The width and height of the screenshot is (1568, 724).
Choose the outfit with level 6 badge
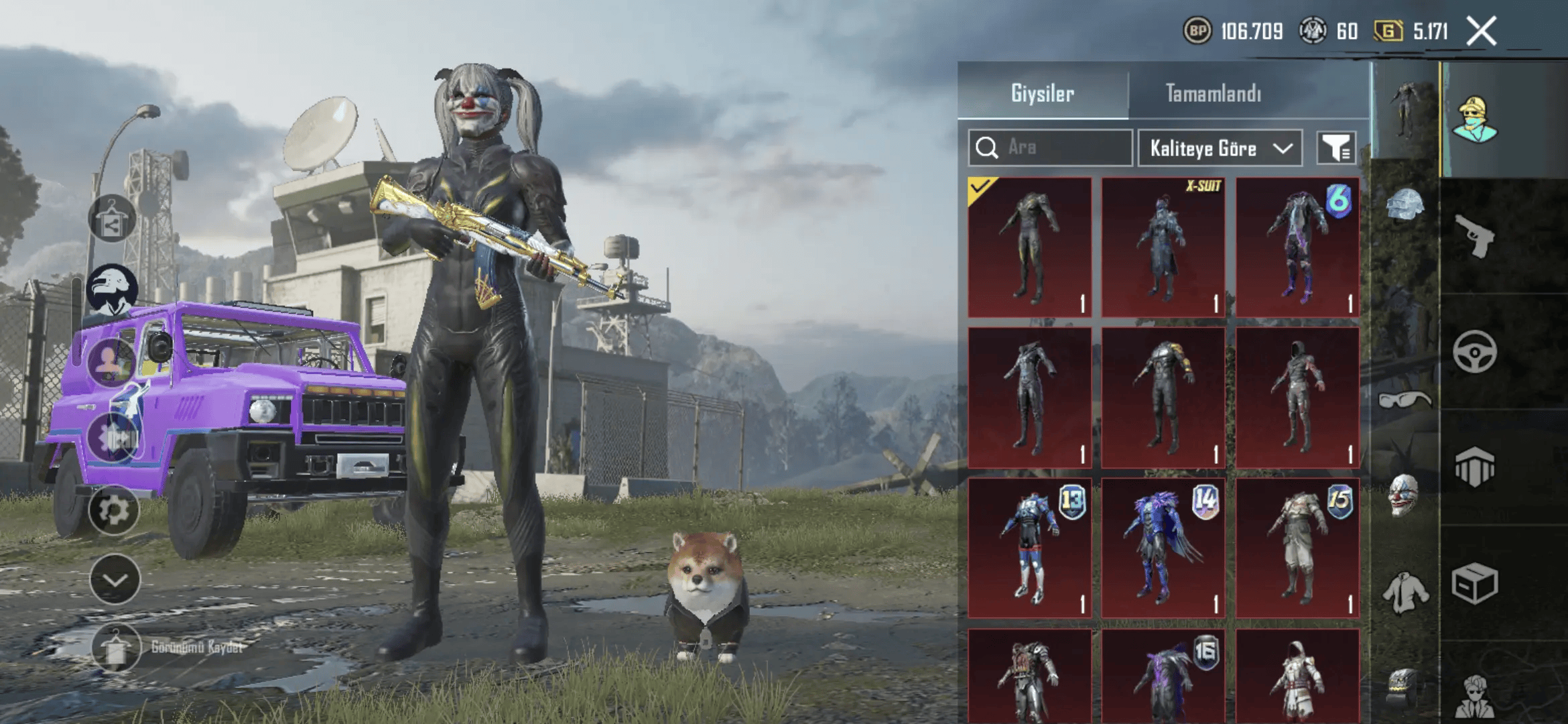point(1297,247)
